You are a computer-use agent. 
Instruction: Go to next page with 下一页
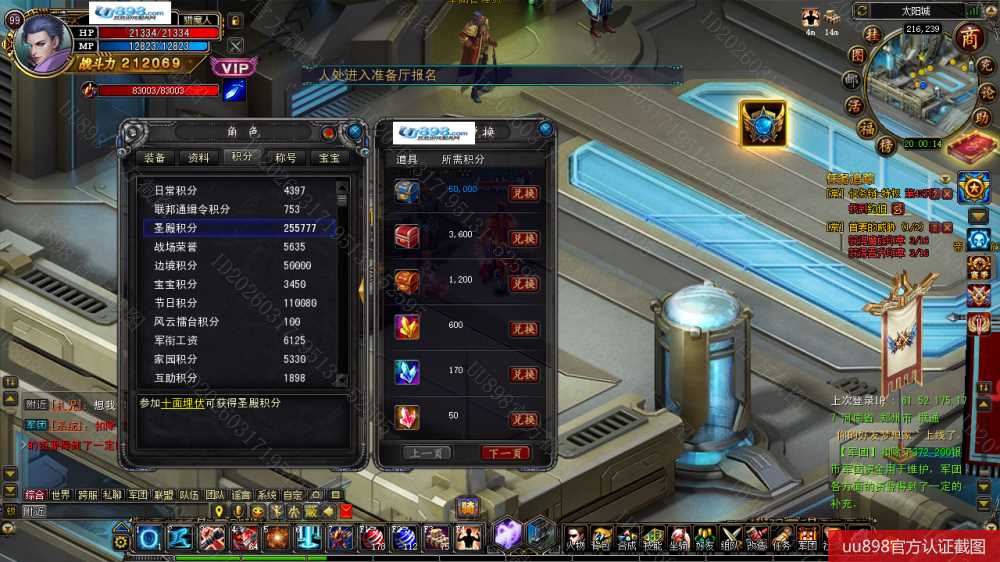click(506, 453)
